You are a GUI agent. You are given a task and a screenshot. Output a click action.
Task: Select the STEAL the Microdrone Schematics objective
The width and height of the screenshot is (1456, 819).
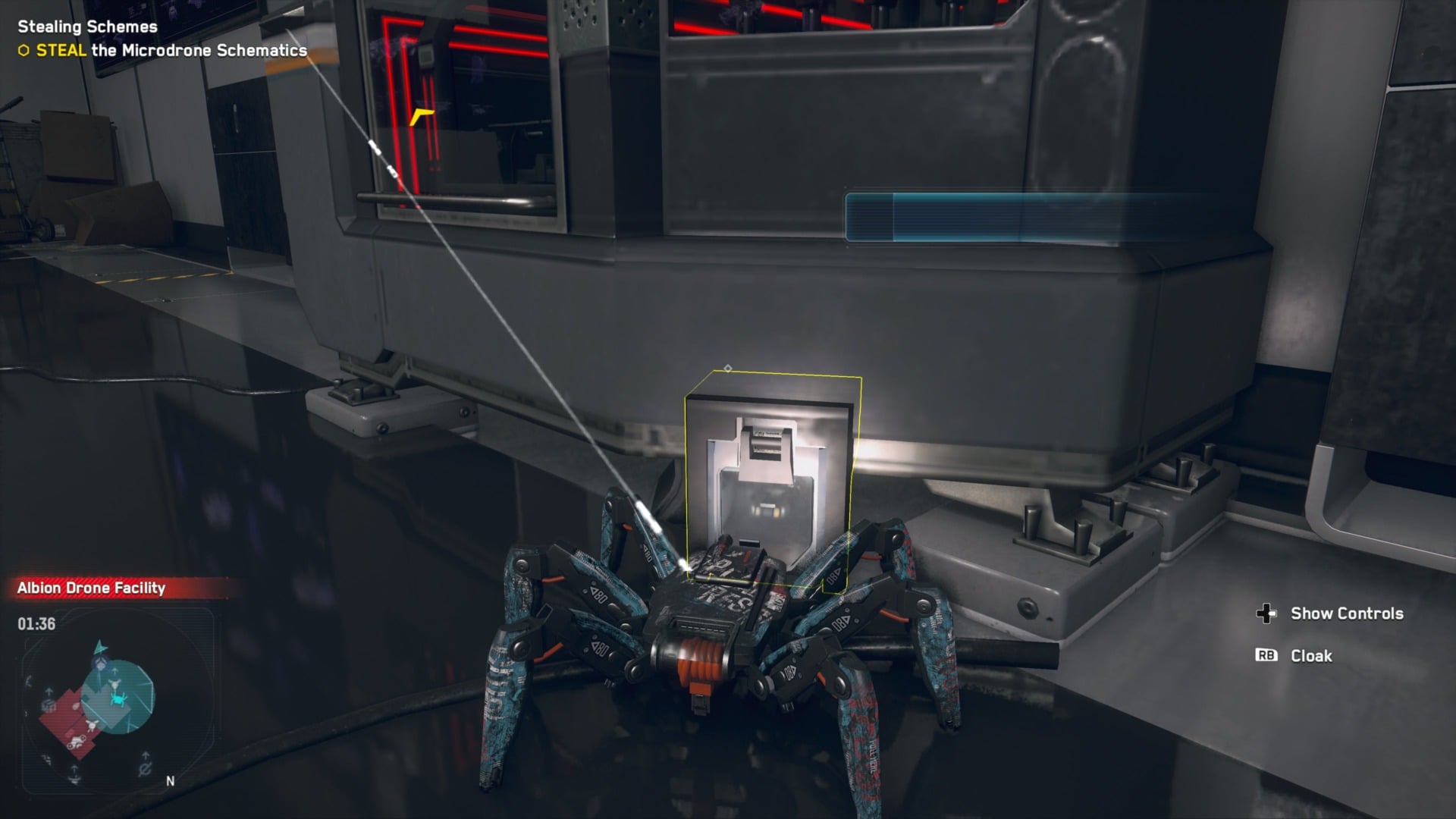coord(163,52)
